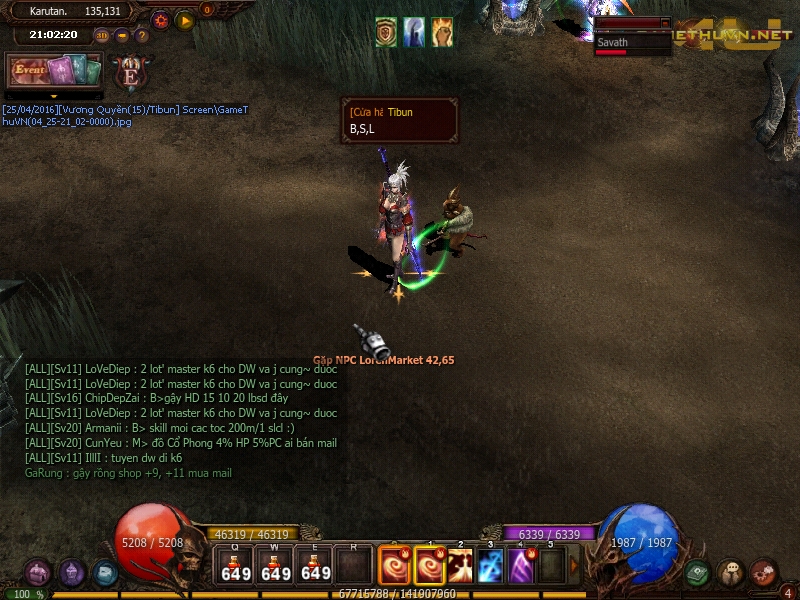This screenshot has height=600, width=800.
Task: Activate the skill in hotbar slot 2
Action: (x=460, y=566)
